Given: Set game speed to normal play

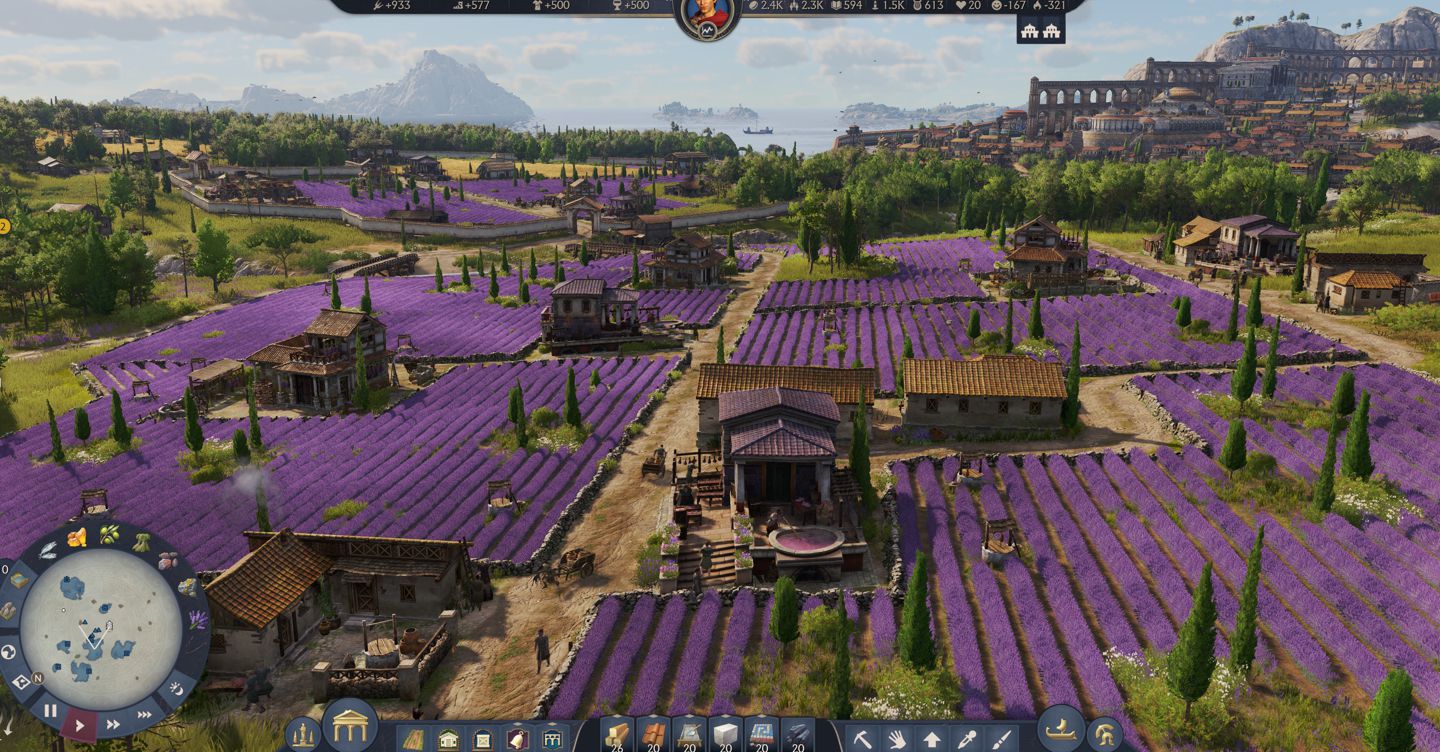Looking at the screenshot, I should pos(80,724).
